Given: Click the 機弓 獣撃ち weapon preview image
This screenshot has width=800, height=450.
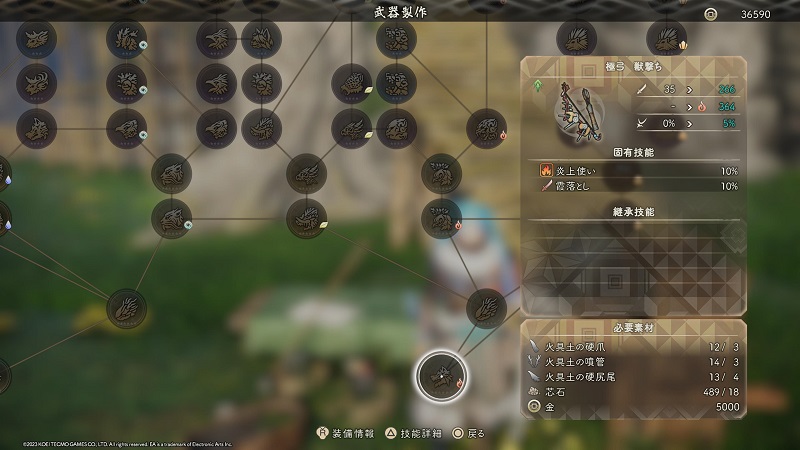Looking at the screenshot, I should (577, 107).
